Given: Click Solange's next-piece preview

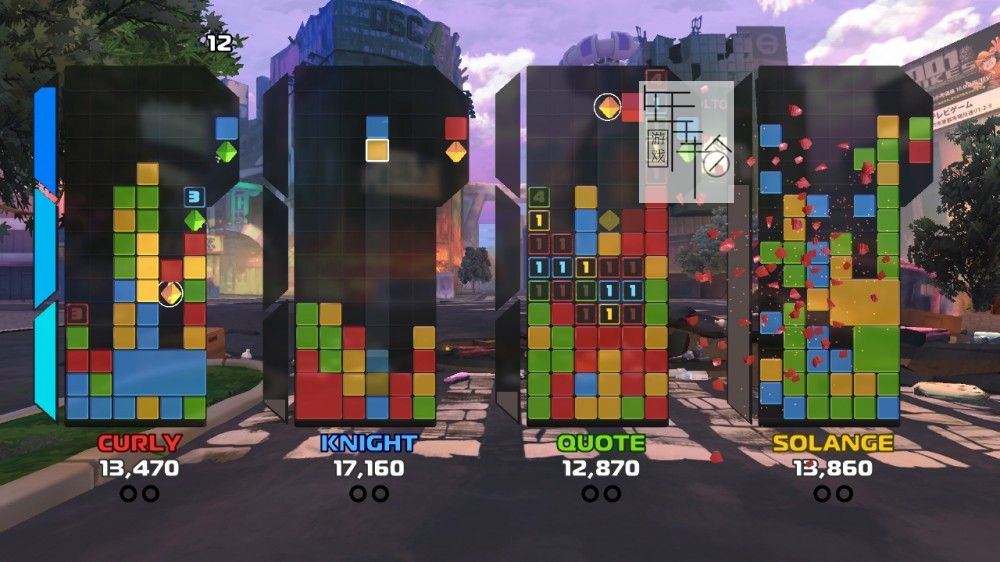Looking at the screenshot, I should pos(920,140).
